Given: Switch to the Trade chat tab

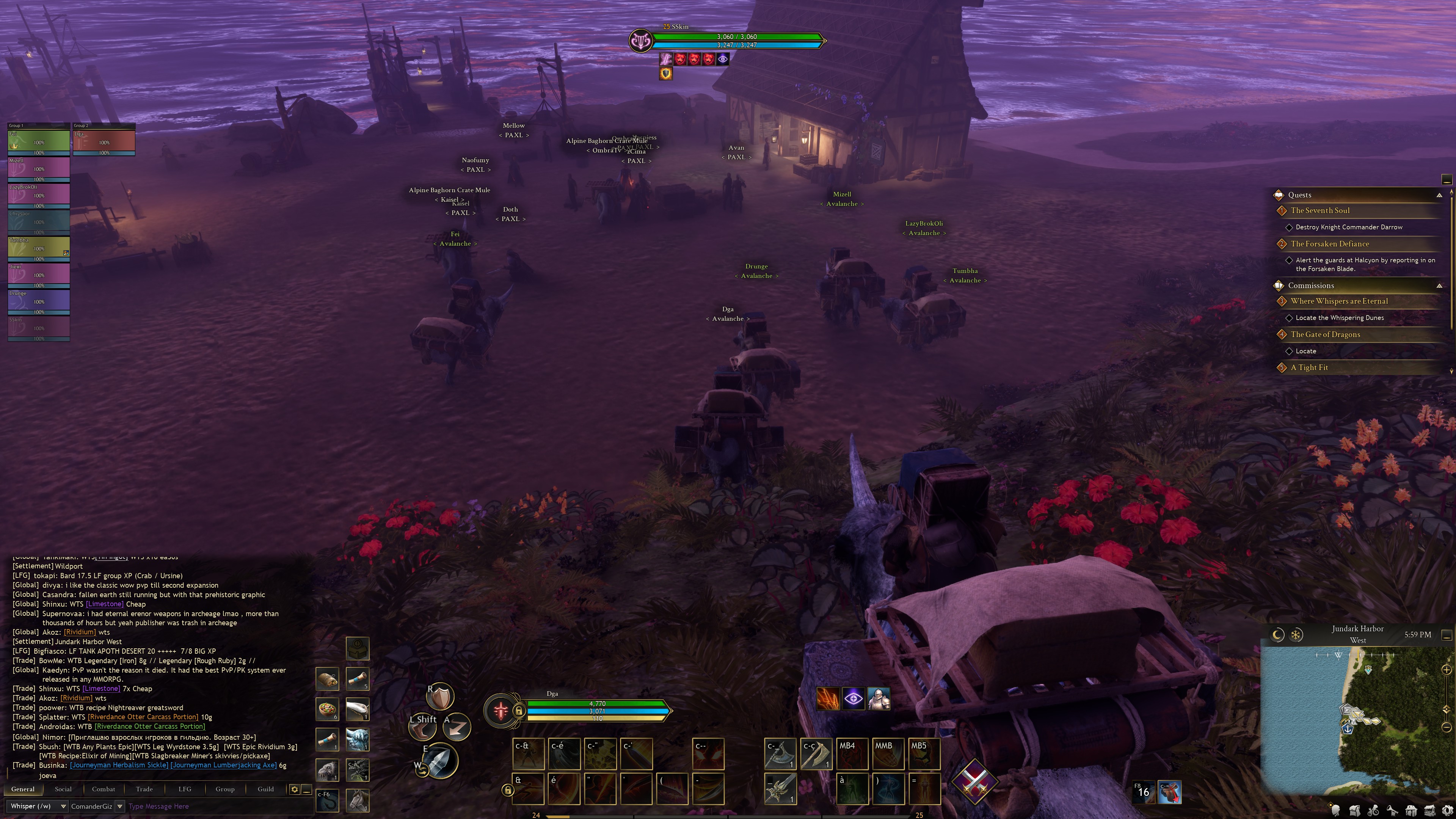Looking at the screenshot, I should point(144,789).
